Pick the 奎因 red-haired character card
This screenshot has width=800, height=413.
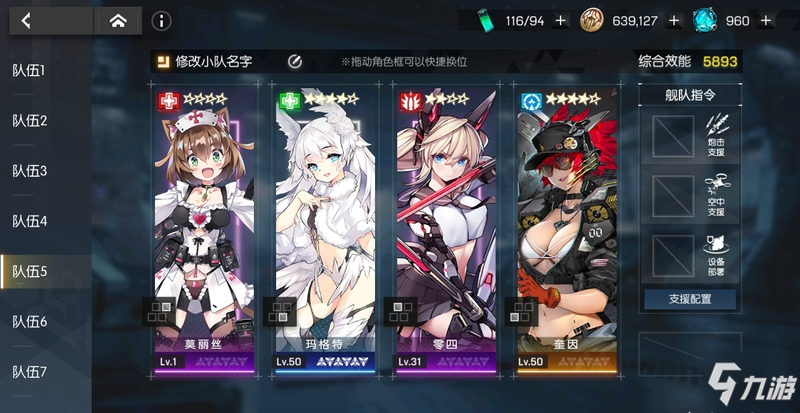click(567, 230)
